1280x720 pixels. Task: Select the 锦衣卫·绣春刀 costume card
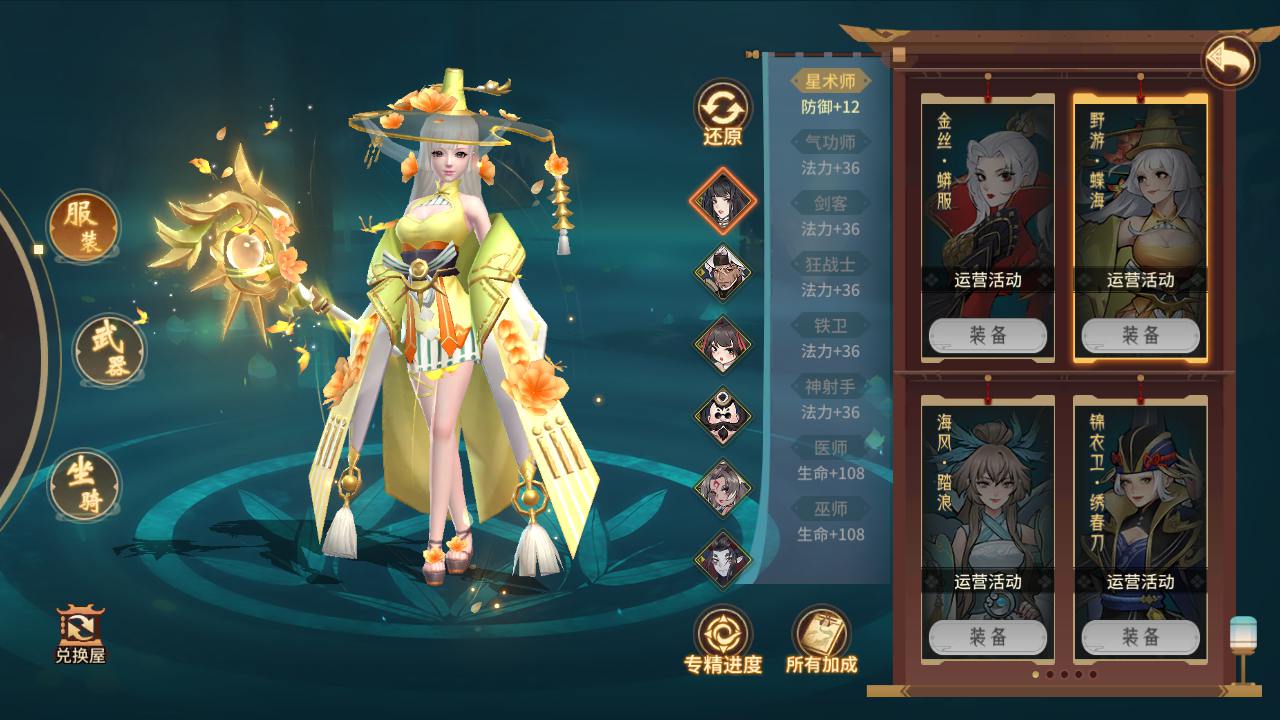1140,490
